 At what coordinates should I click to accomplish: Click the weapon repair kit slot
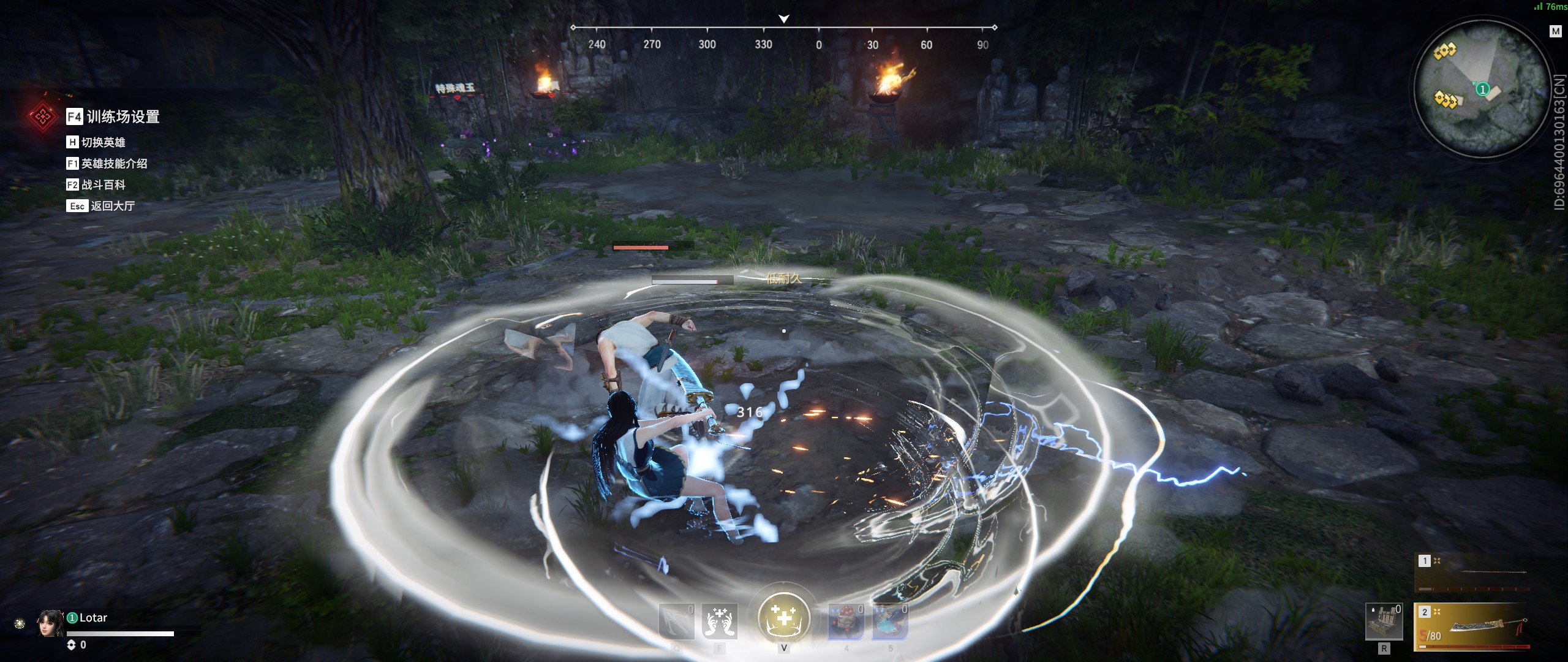pos(1384,621)
